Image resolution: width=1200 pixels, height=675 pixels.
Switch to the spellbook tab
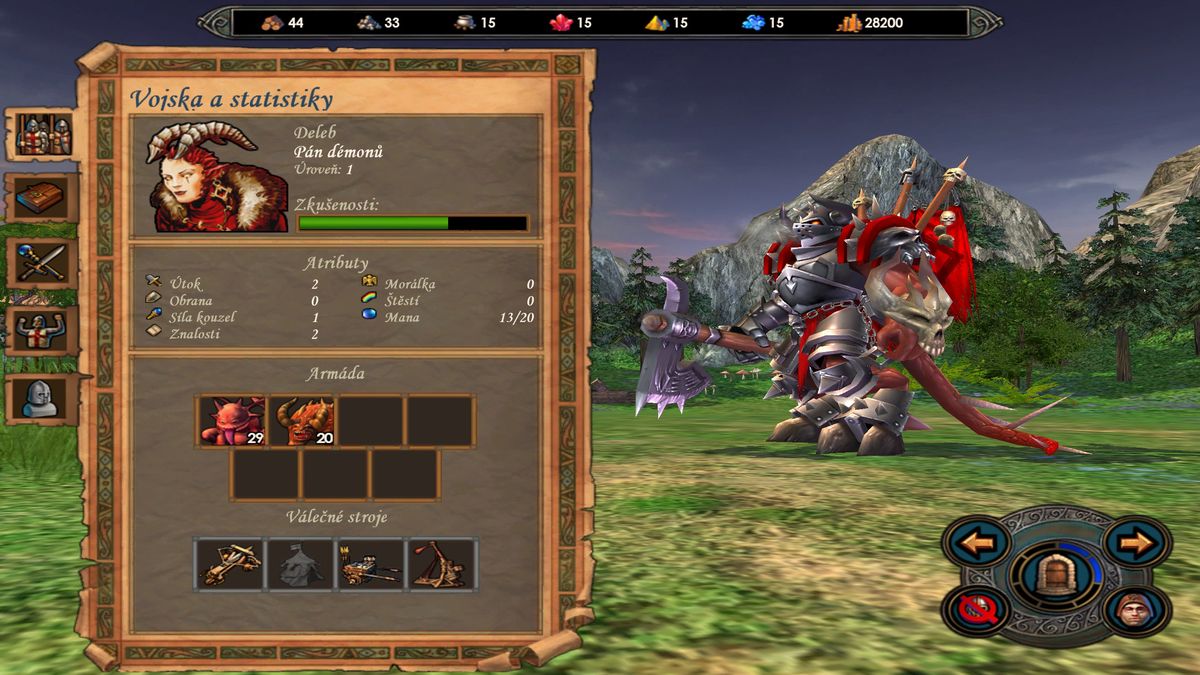pyautogui.click(x=44, y=198)
